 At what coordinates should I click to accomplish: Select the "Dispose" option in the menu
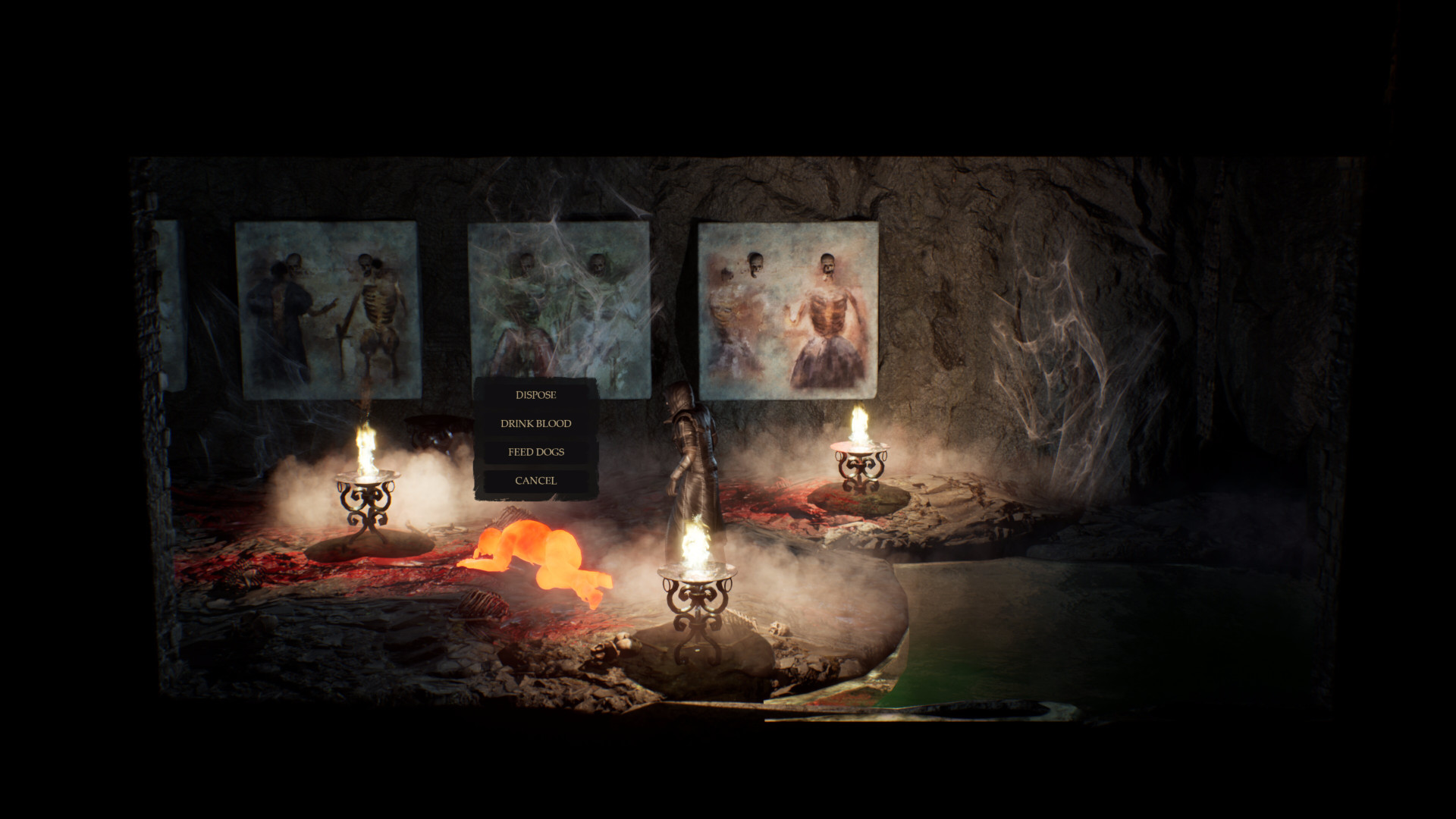pos(535,394)
